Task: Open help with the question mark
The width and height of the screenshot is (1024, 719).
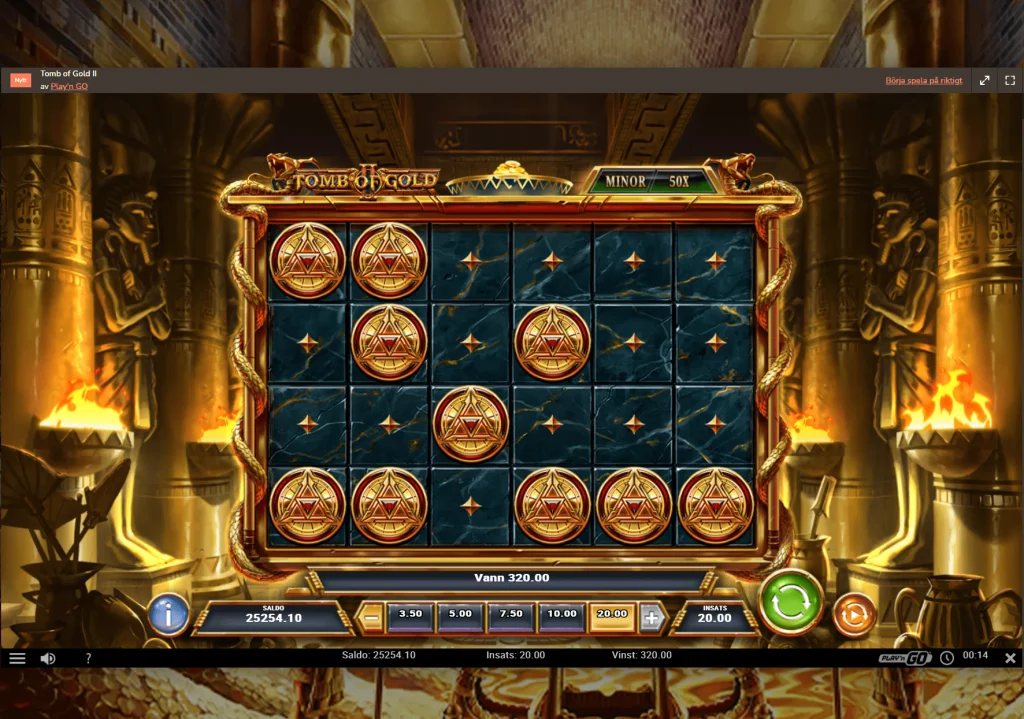Action: point(88,658)
